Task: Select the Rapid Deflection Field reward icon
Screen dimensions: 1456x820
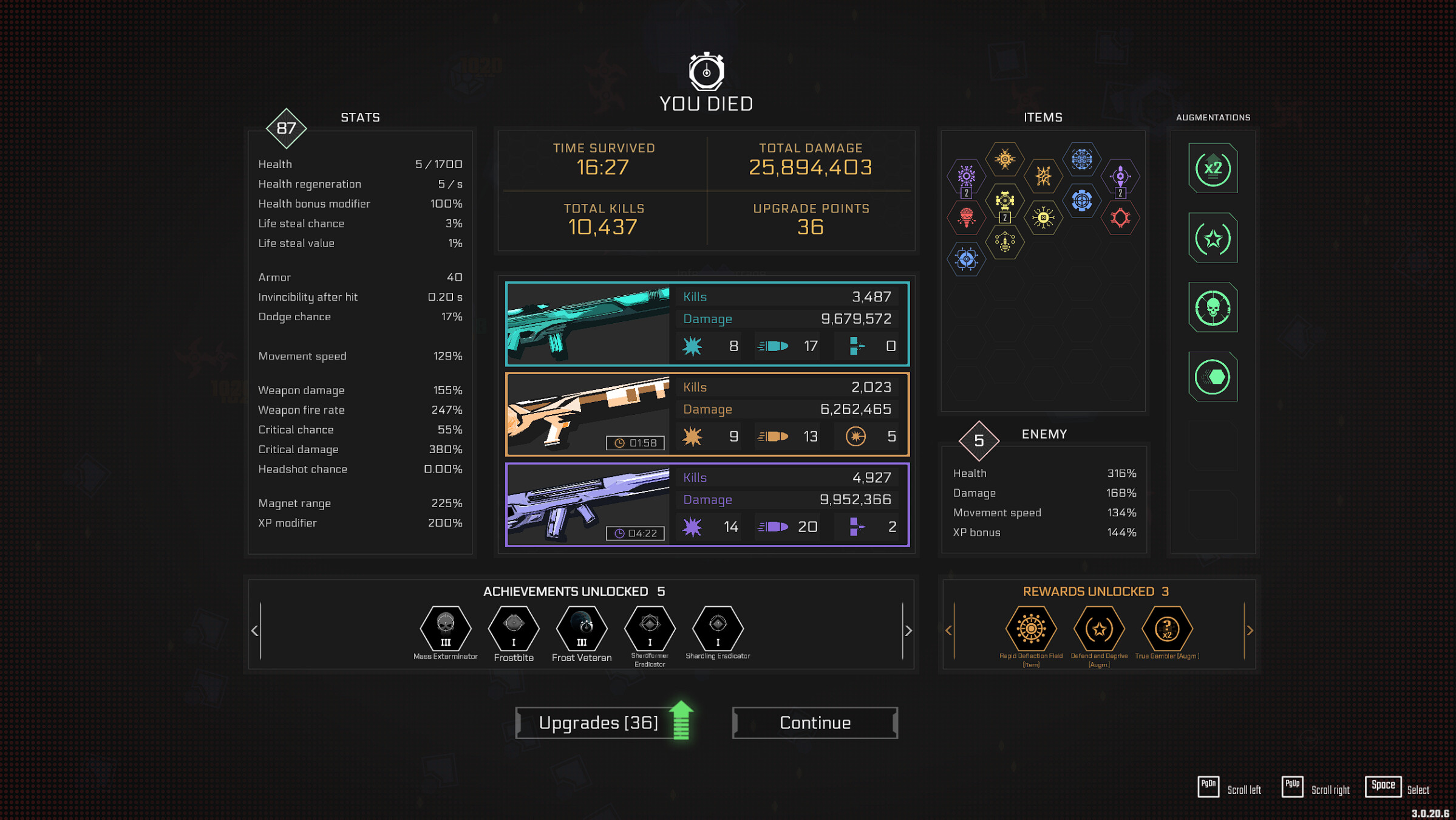Action: [x=1030, y=630]
